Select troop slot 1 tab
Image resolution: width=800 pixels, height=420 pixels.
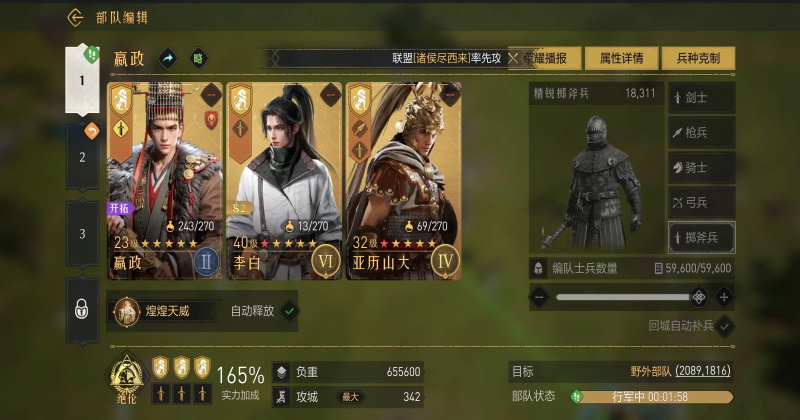tap(83, 80)
